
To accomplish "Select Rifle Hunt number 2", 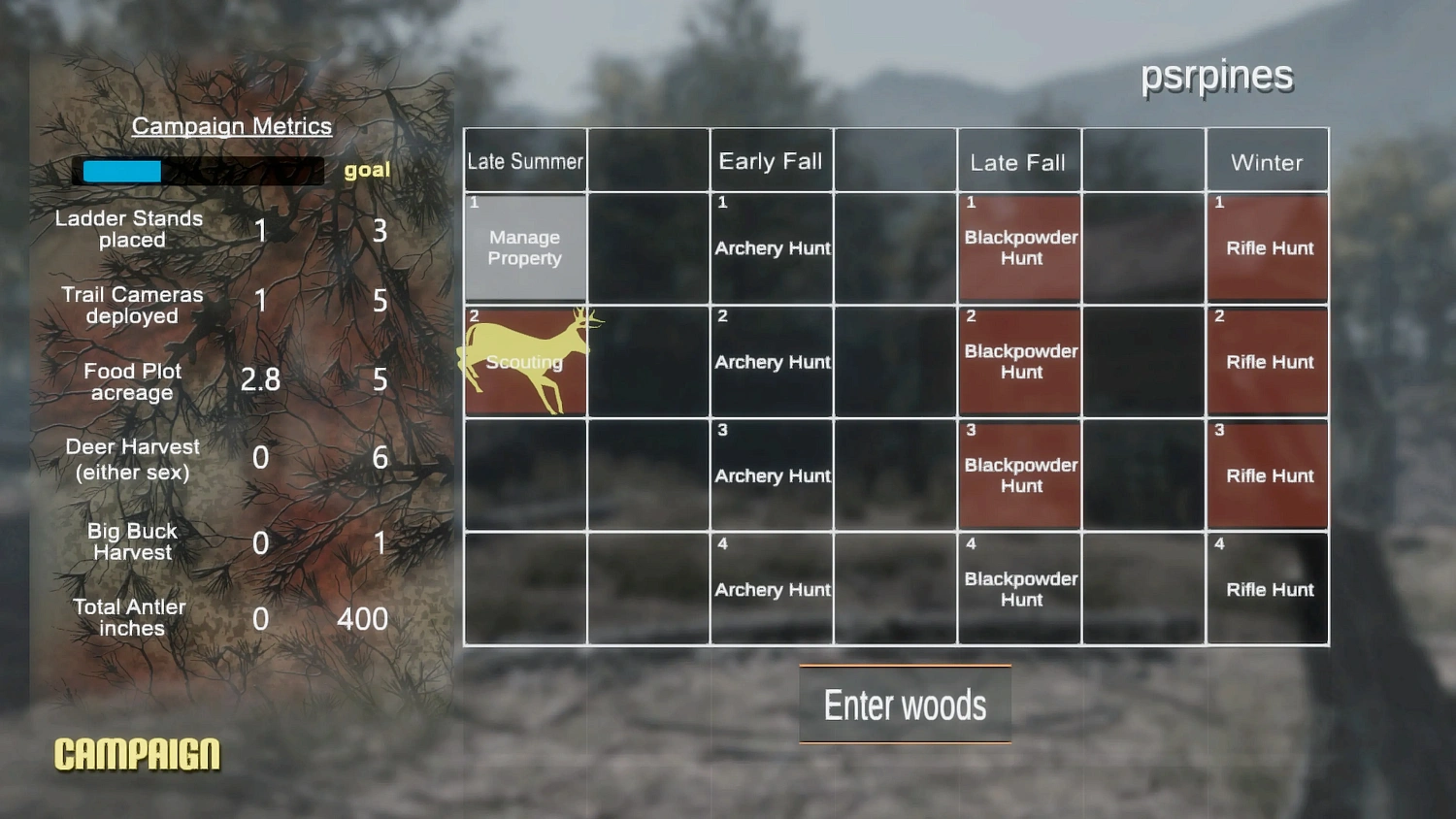I will point(1267,361).
